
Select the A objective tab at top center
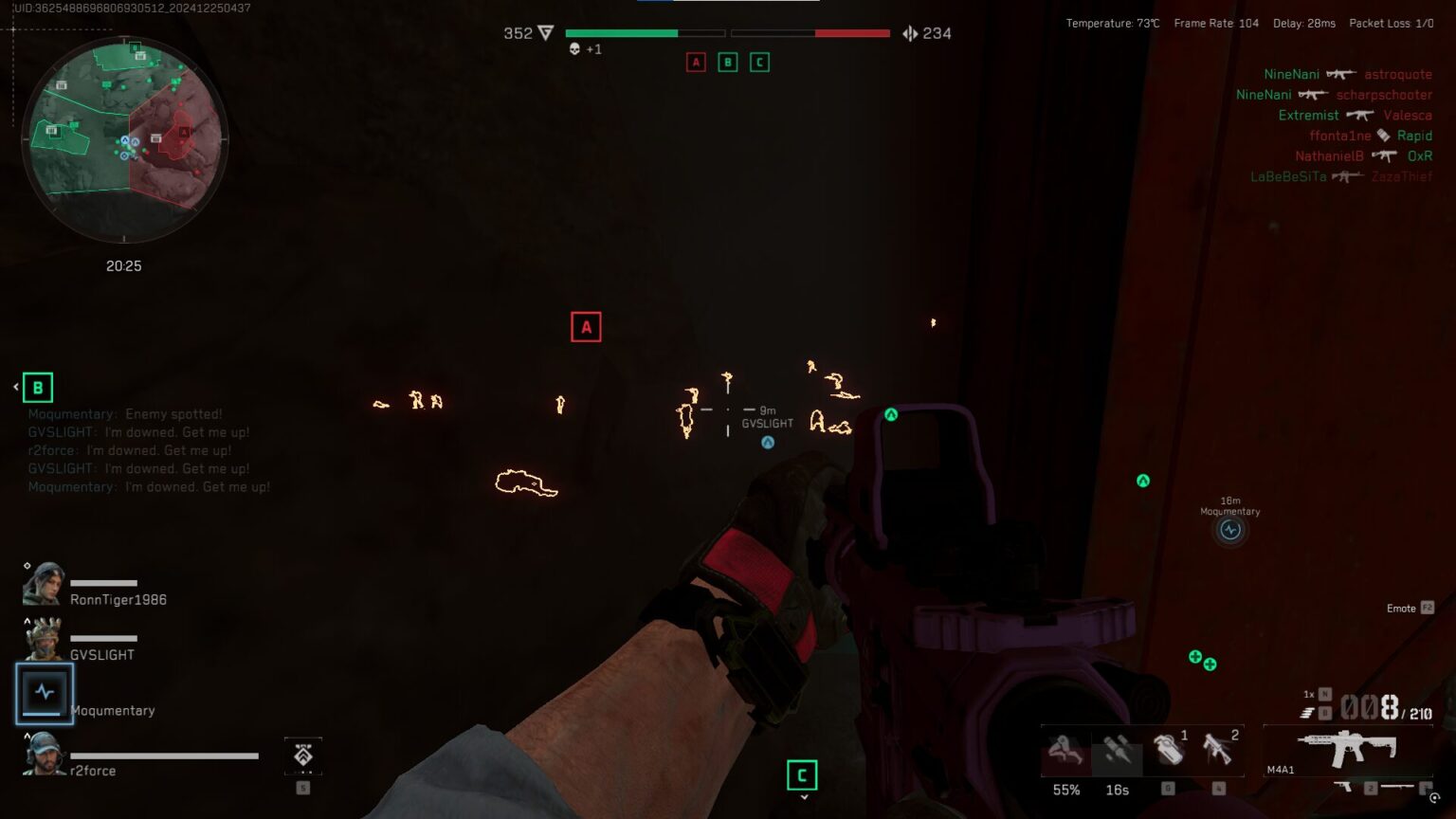pyautogui.click(x=697, y=62)
